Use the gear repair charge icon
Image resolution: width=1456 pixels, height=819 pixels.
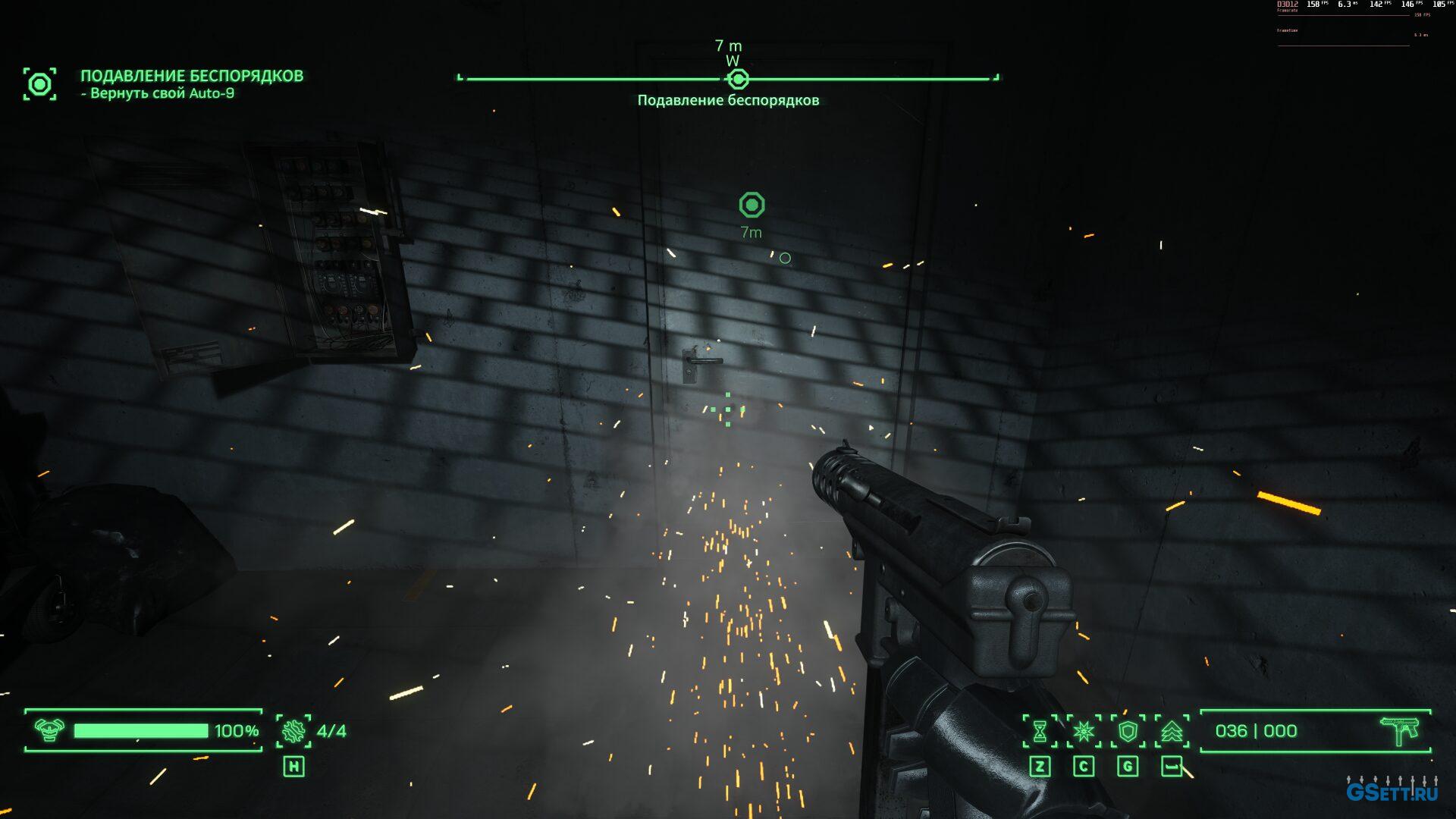click(x=293, y=731)
